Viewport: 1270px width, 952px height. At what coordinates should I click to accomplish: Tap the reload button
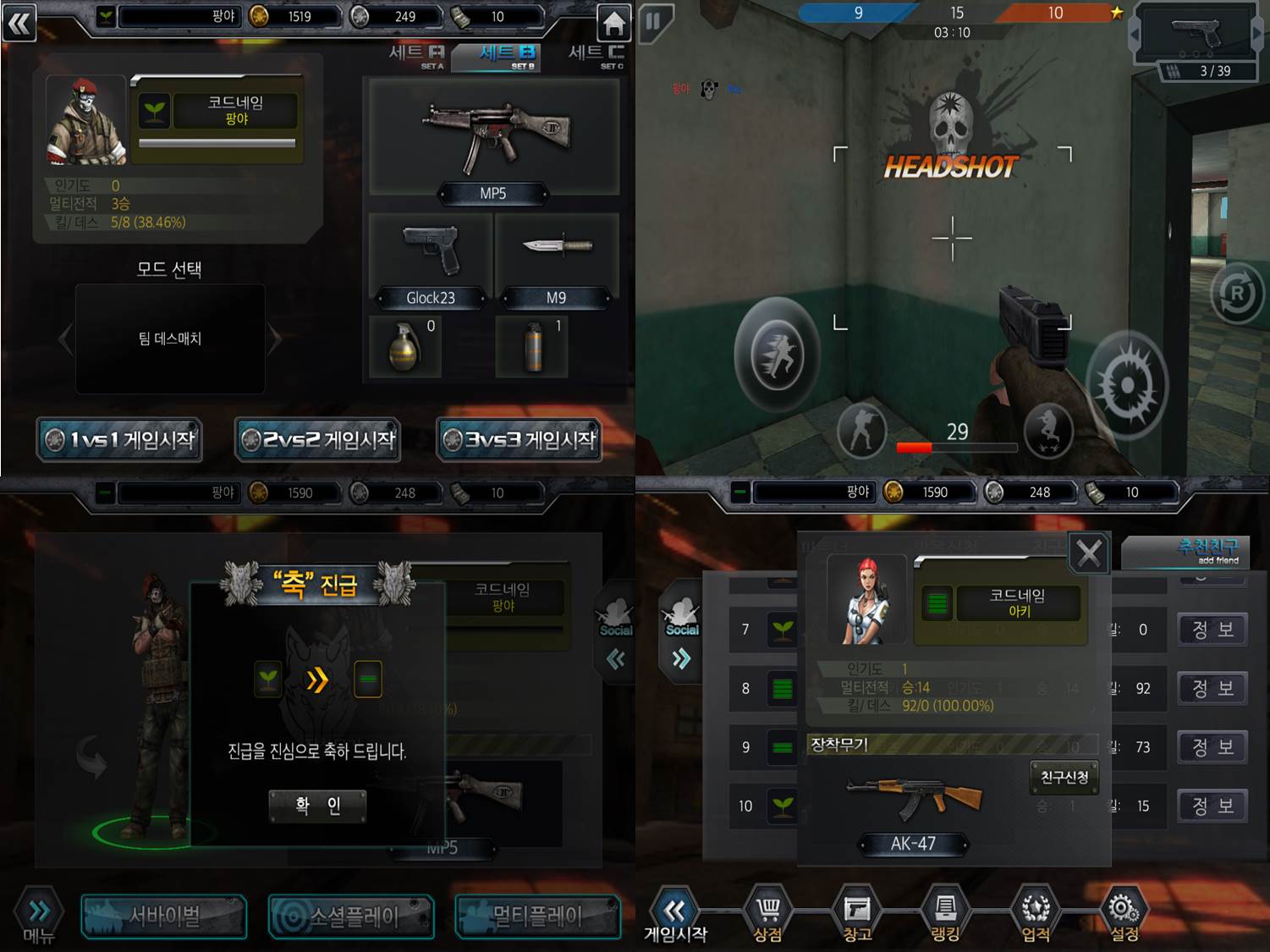pos(1238,294)
